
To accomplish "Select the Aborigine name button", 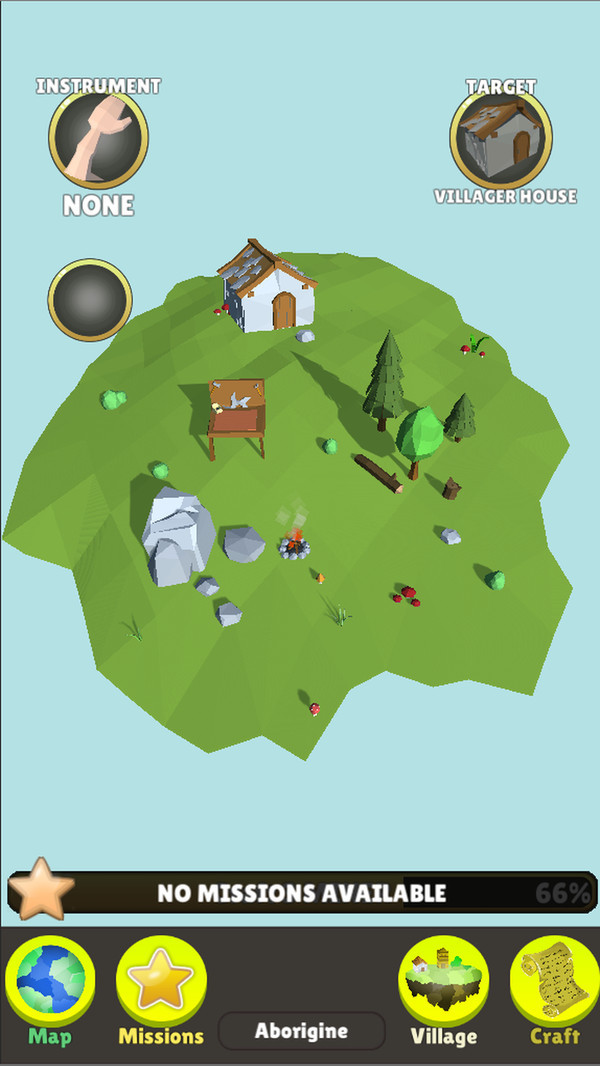I will (x=301, y=1031).
